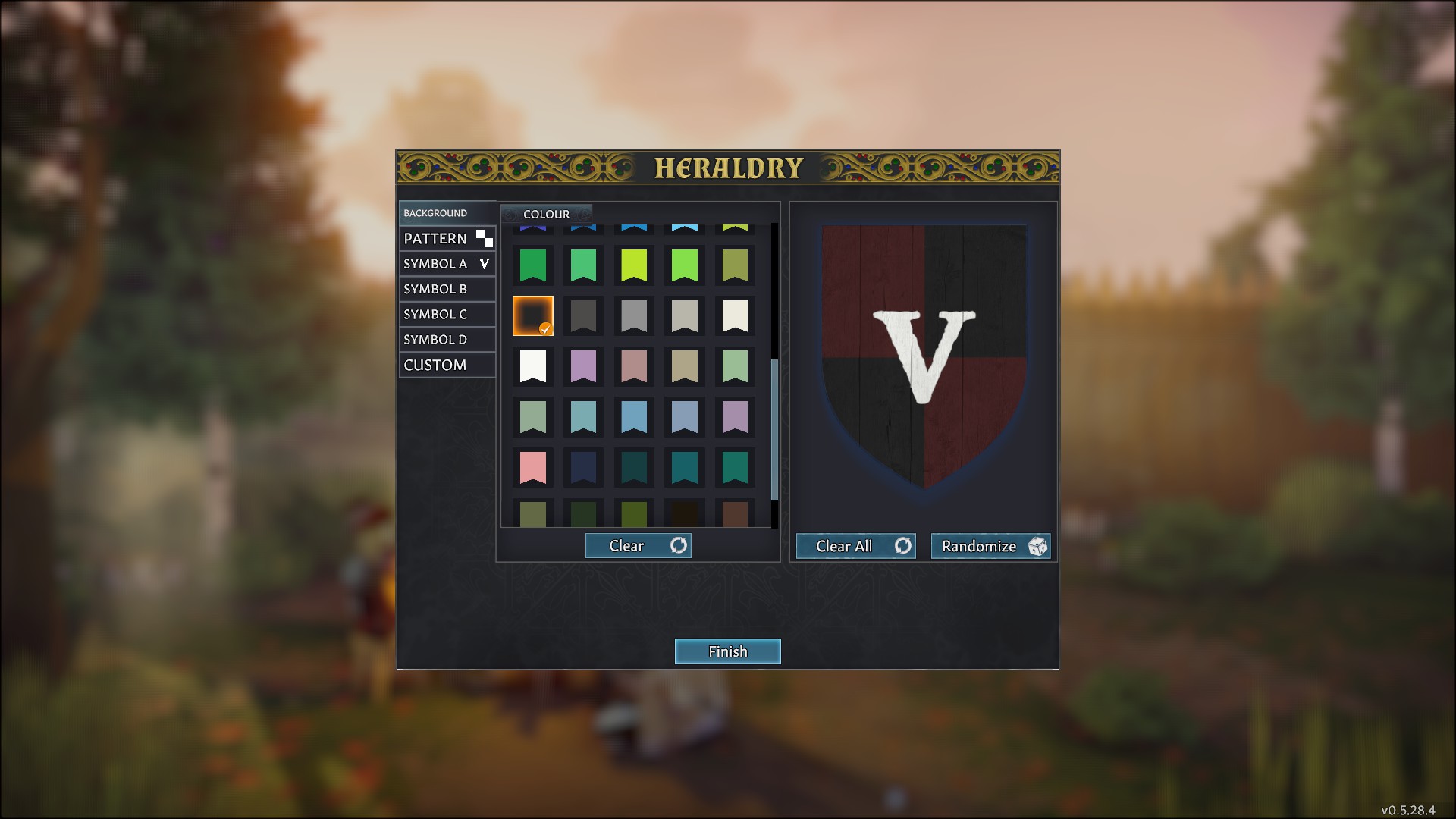Click the V letter icon beside SYMBOL A
Viewport: 1456px width, 819px height.
click(483, 264)
